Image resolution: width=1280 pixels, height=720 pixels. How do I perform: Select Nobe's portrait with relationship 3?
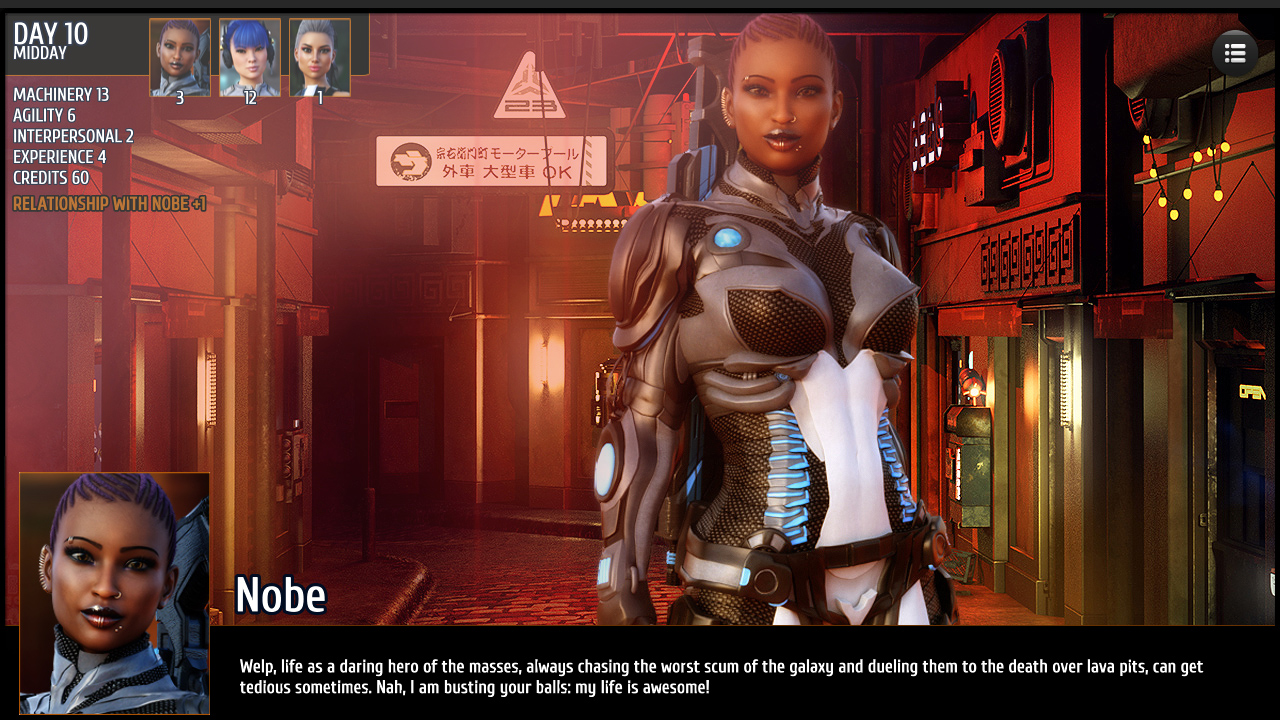tap(180, 57)
